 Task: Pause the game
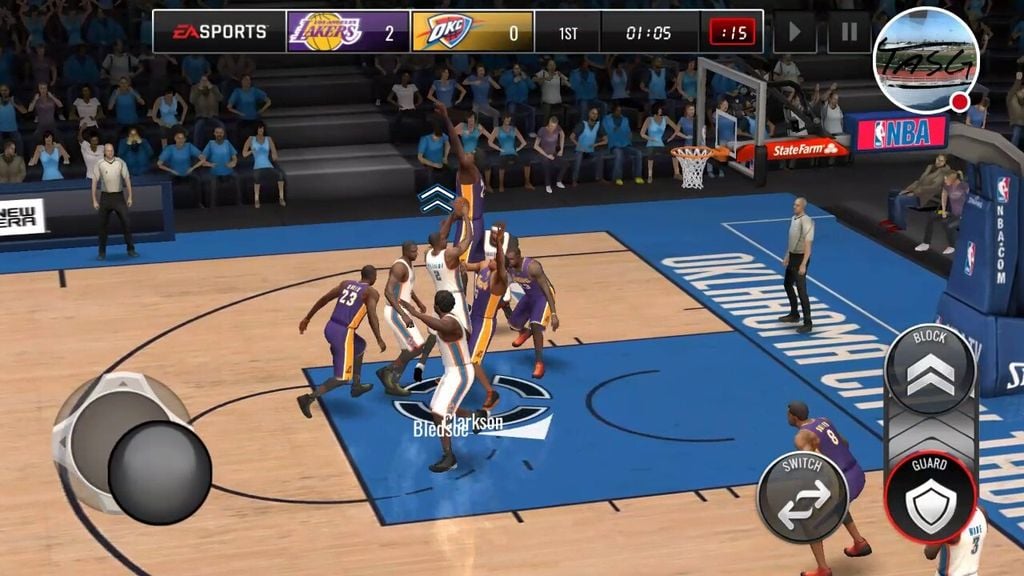pos(848,32)
